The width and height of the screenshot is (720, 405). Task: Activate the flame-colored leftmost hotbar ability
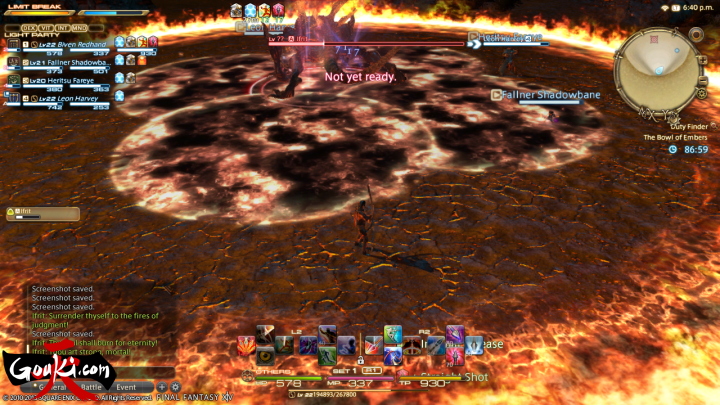[x=245, y=347]
